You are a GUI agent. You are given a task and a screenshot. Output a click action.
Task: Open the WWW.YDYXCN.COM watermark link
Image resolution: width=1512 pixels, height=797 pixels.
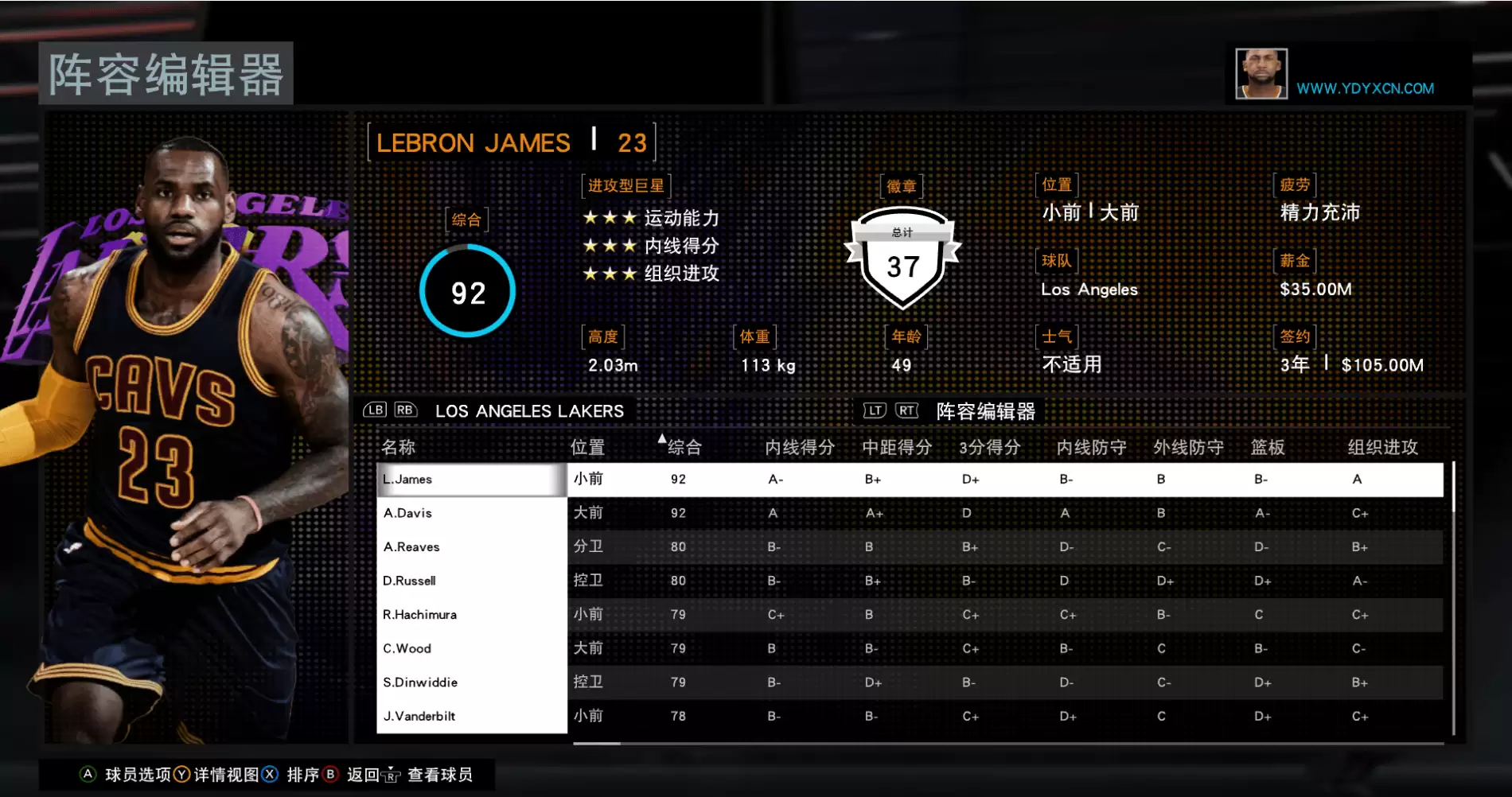click(x=1365, y=88)
